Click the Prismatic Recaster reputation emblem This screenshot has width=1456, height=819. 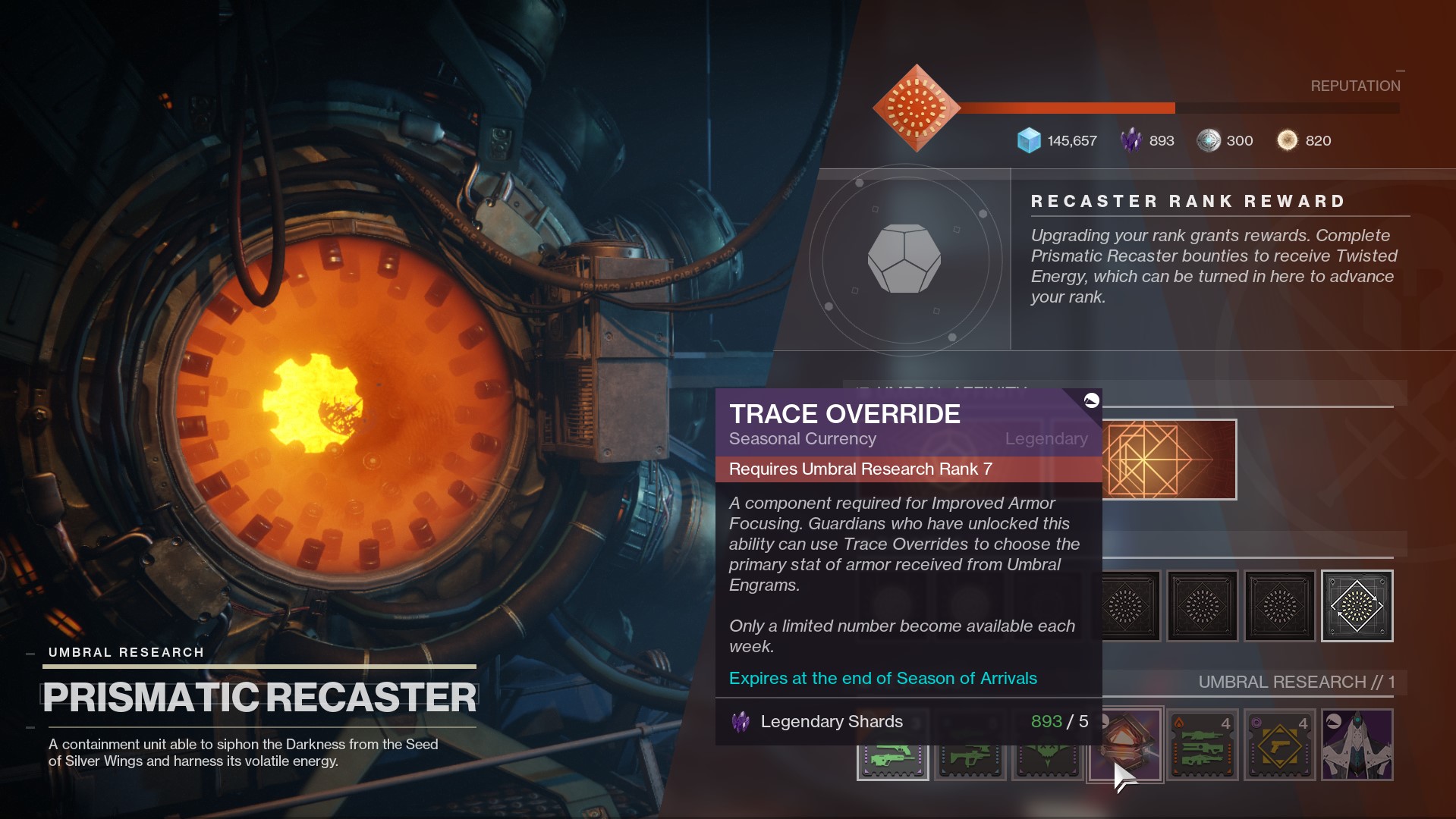(x=917, y=108)
